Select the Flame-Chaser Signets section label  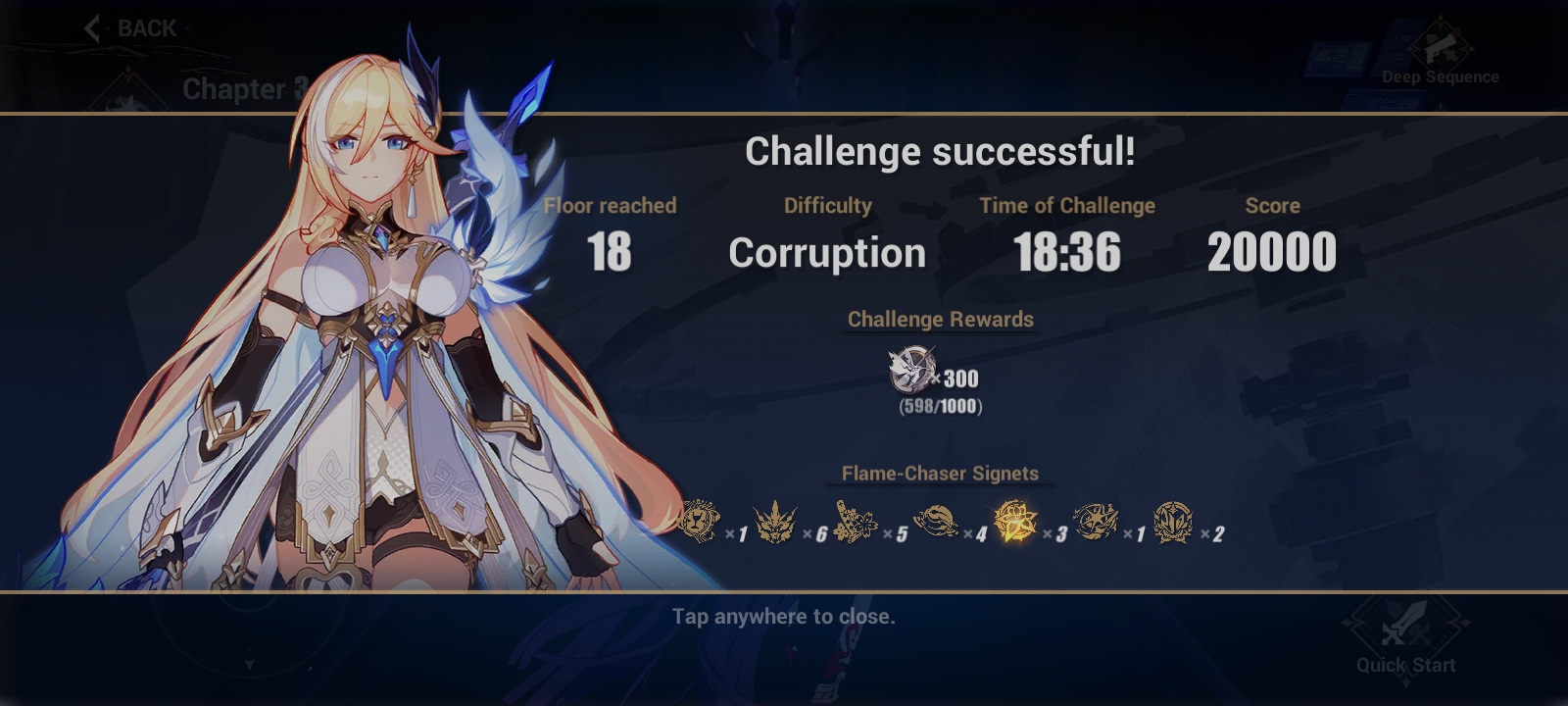click(x=939, y=473)
